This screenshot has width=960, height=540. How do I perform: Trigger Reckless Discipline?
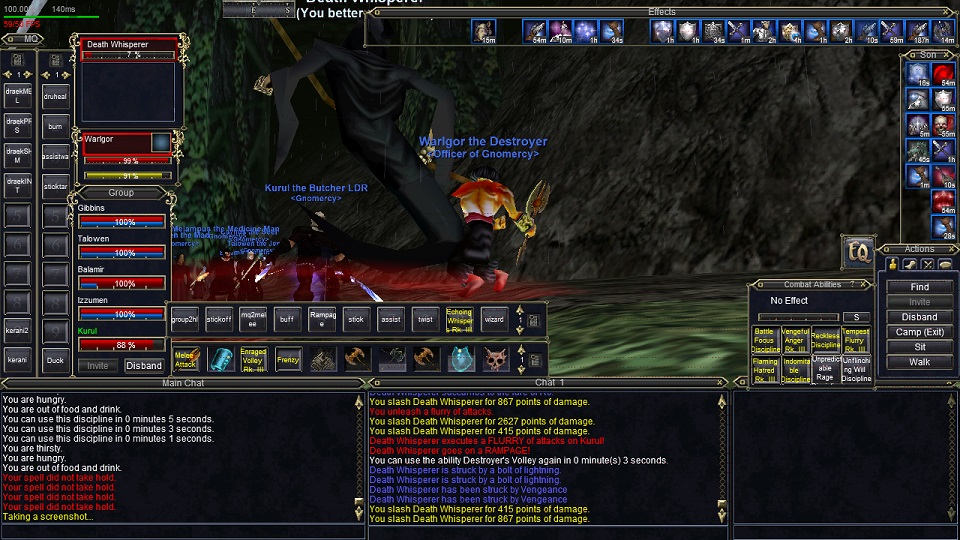826,340
